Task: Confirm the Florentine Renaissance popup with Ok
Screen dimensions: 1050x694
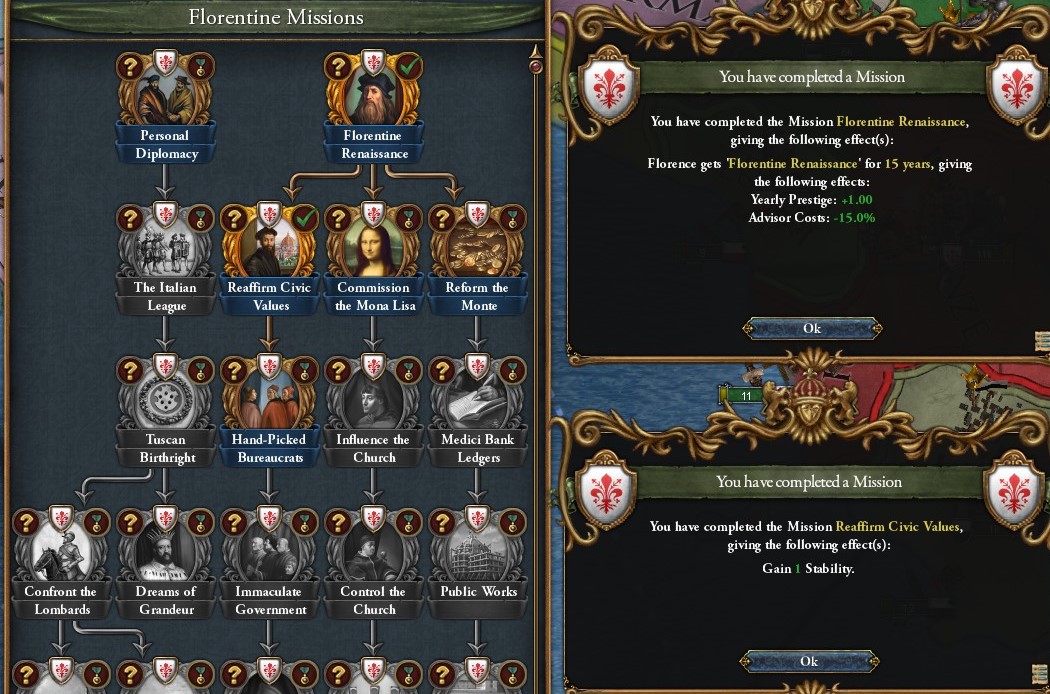Action: [811, 328]
